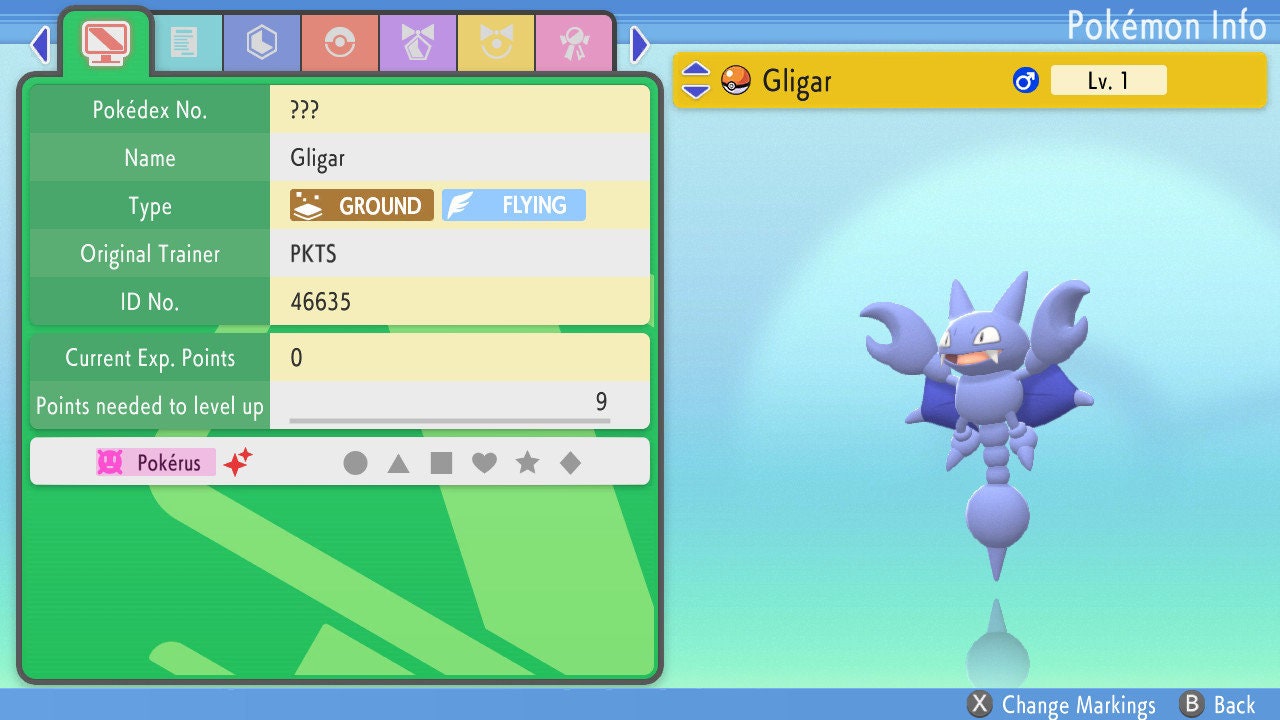Image resolution: width=1280 pixels, height=720 pixels.
Task: Select the red monitor info tab
Action: click(x=105, y=41)
